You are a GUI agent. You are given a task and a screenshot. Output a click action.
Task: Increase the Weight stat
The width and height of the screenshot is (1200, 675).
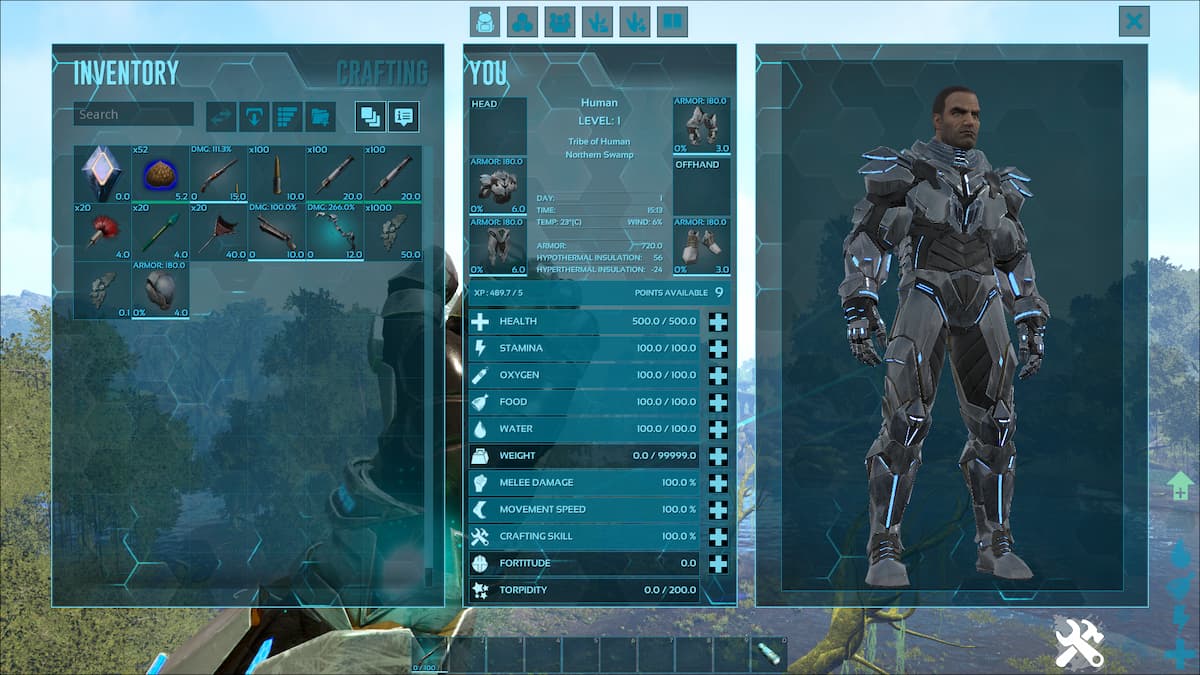pyautogui.click(x=718, y=456)
